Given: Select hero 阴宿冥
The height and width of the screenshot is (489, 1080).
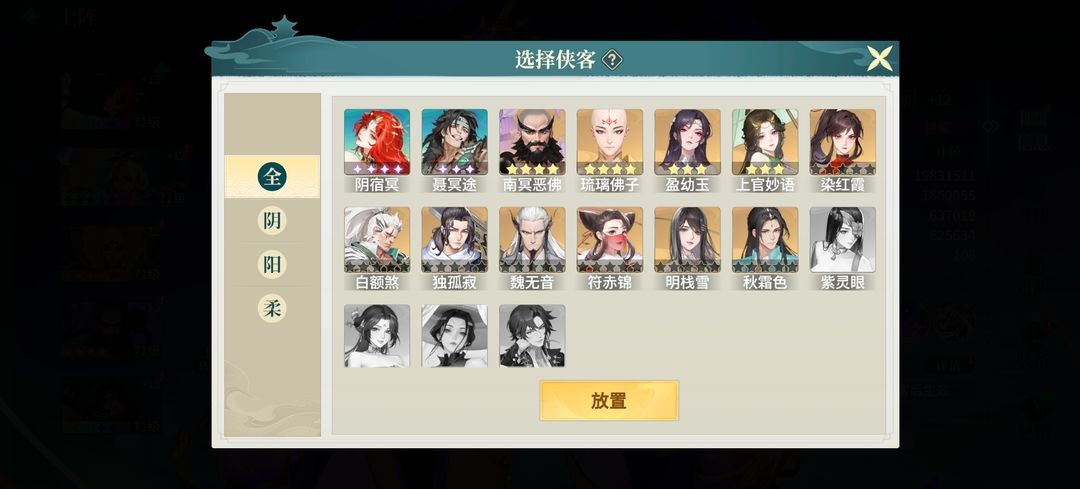Looking at the screenshot, I should pyautogui.click(x=377, y=143).
